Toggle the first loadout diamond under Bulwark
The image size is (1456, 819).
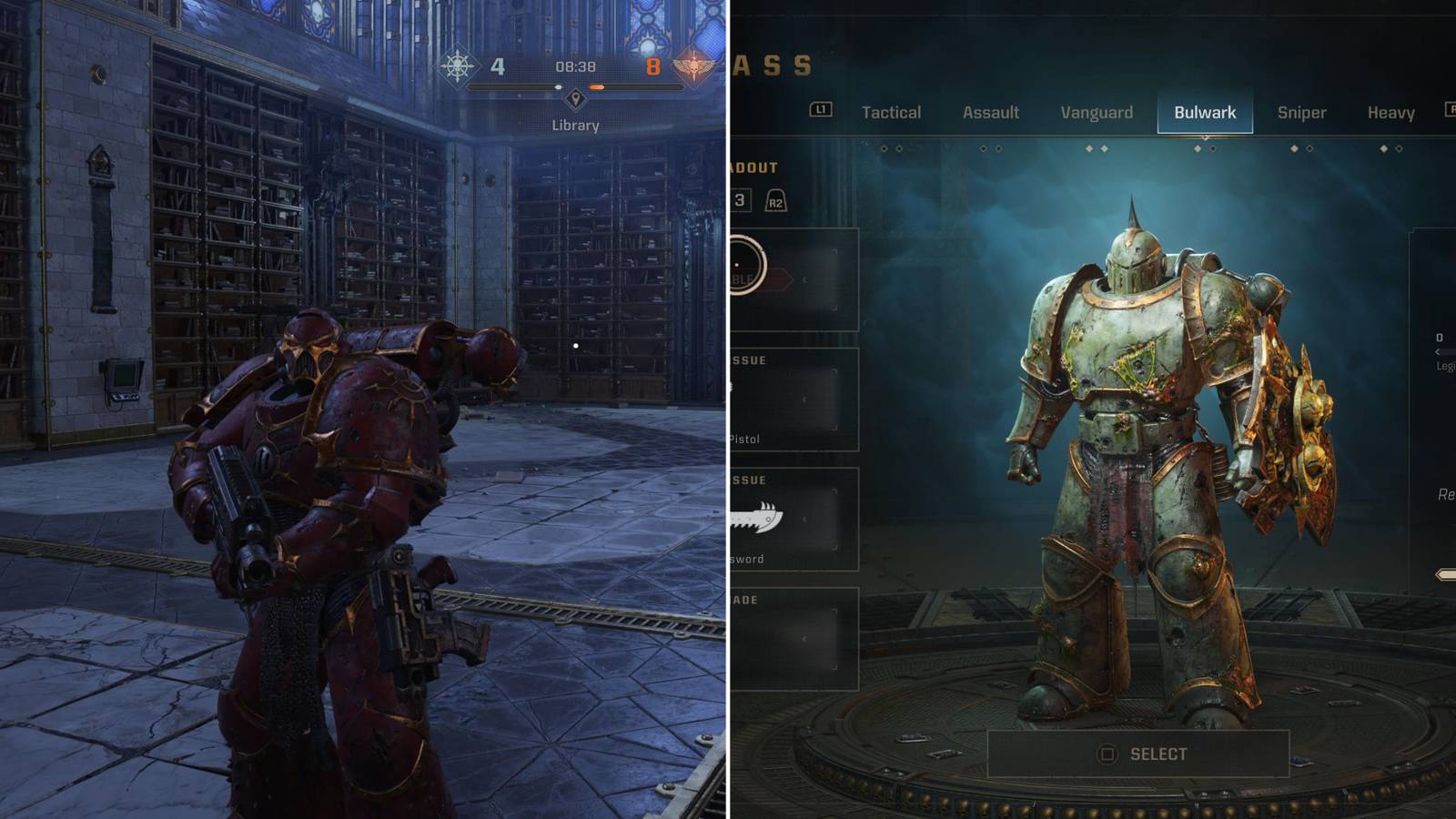pos(1197,147)
